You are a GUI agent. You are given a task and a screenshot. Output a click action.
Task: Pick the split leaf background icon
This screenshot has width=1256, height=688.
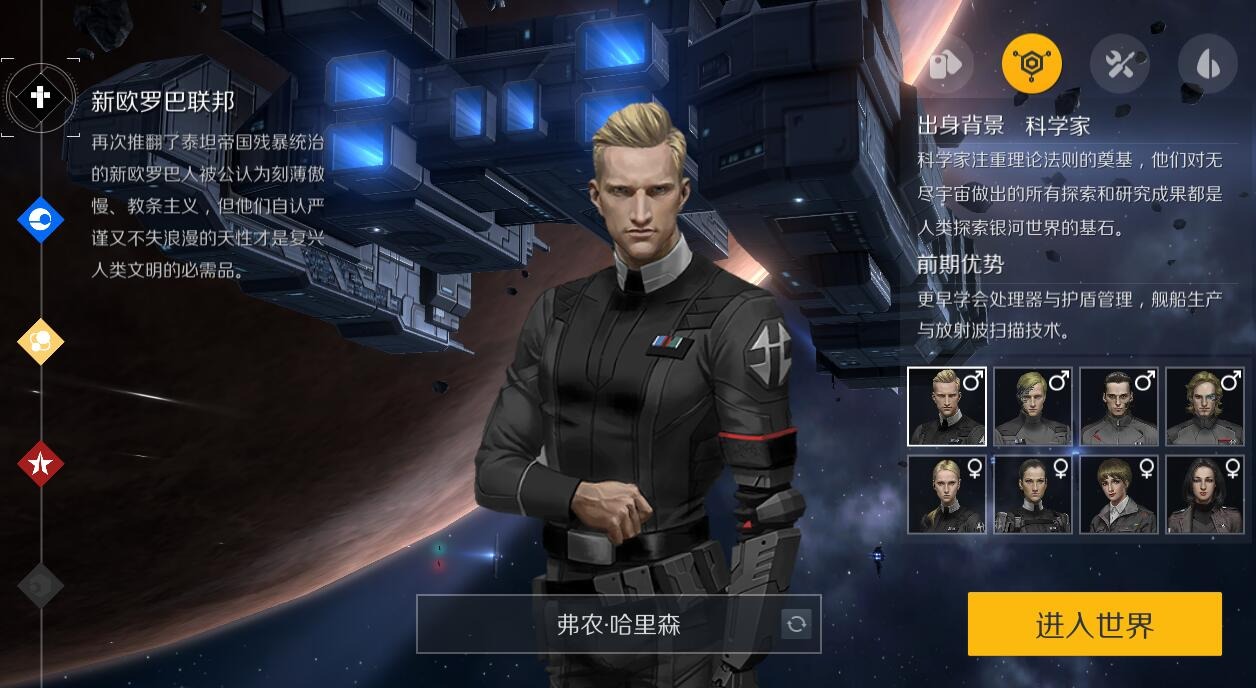(1207, 65)
